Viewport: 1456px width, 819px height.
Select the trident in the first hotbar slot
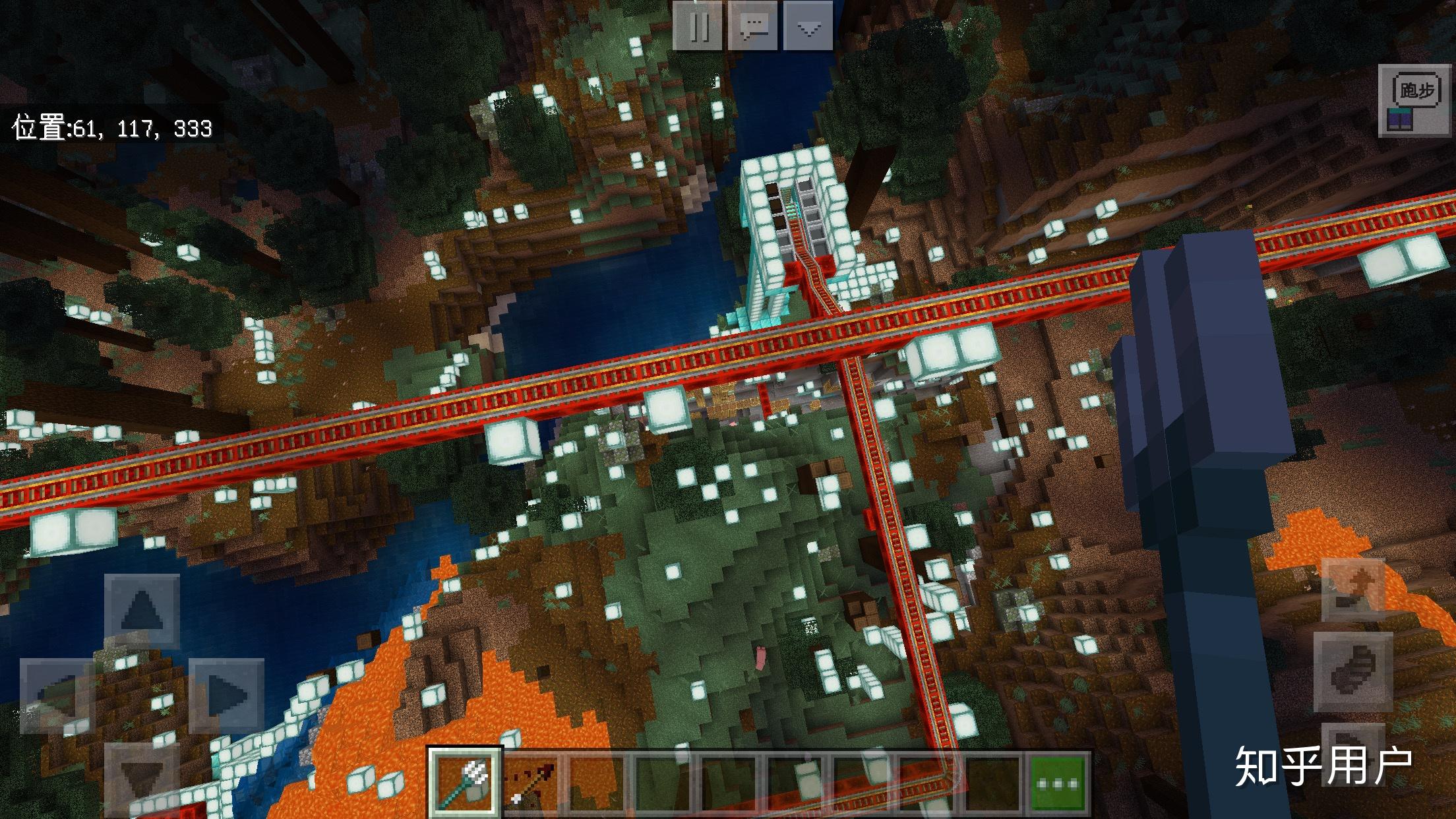click(466, 781)
